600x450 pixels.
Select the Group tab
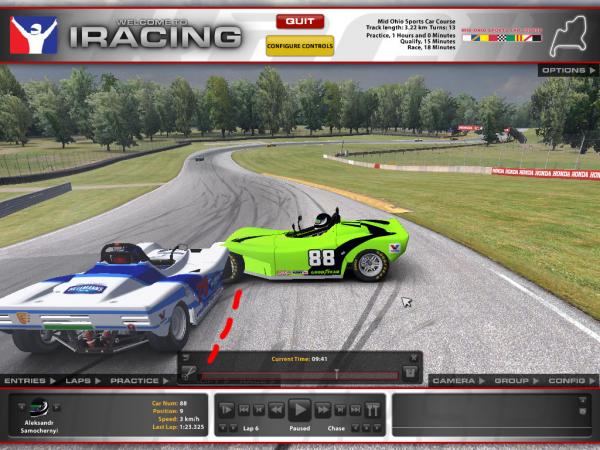pos(511,381)
